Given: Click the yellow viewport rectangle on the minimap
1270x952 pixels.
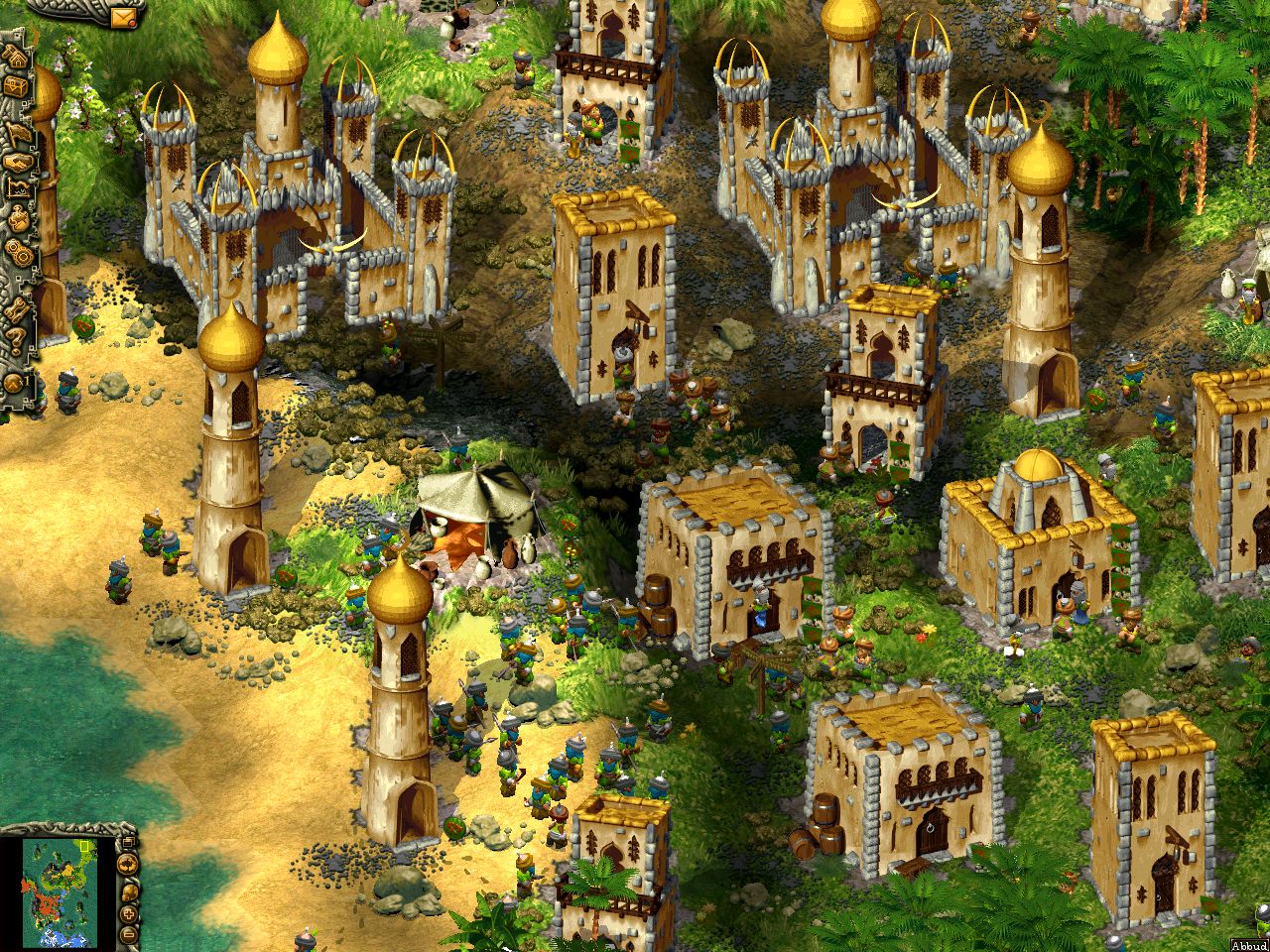Looking at the screenshot, I should pos(84,847).
